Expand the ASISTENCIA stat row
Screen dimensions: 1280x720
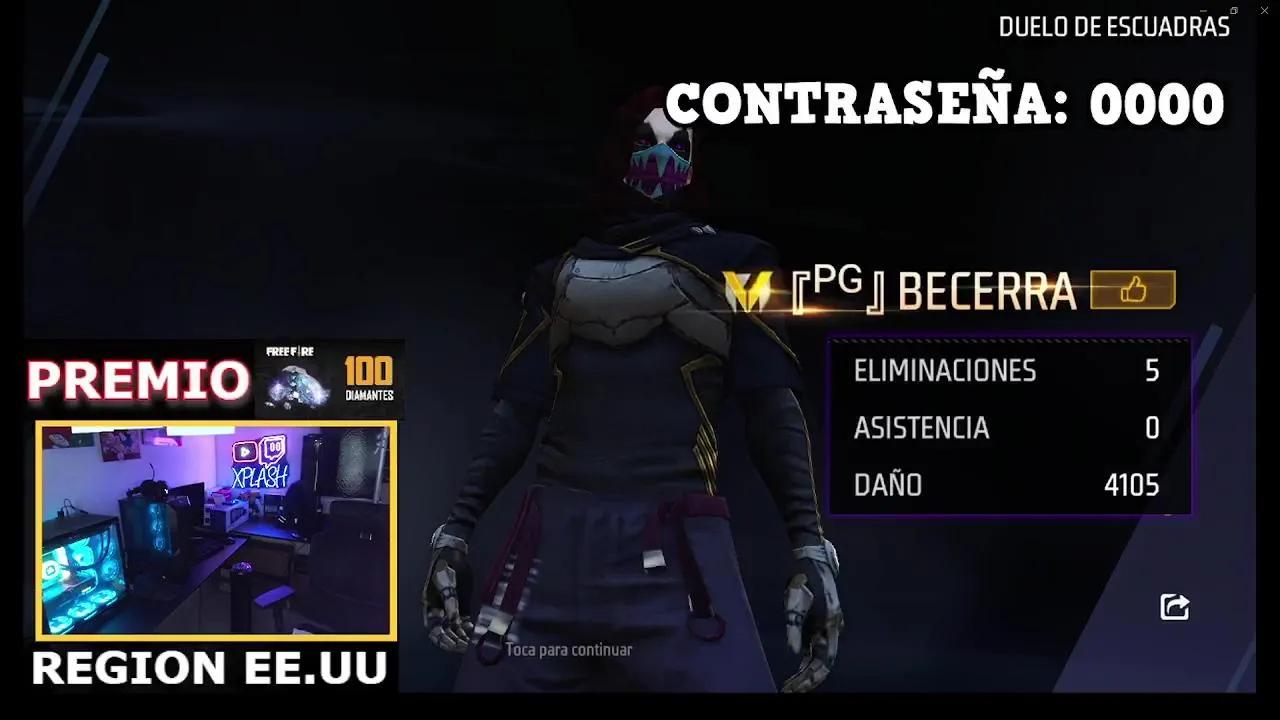1000,428
